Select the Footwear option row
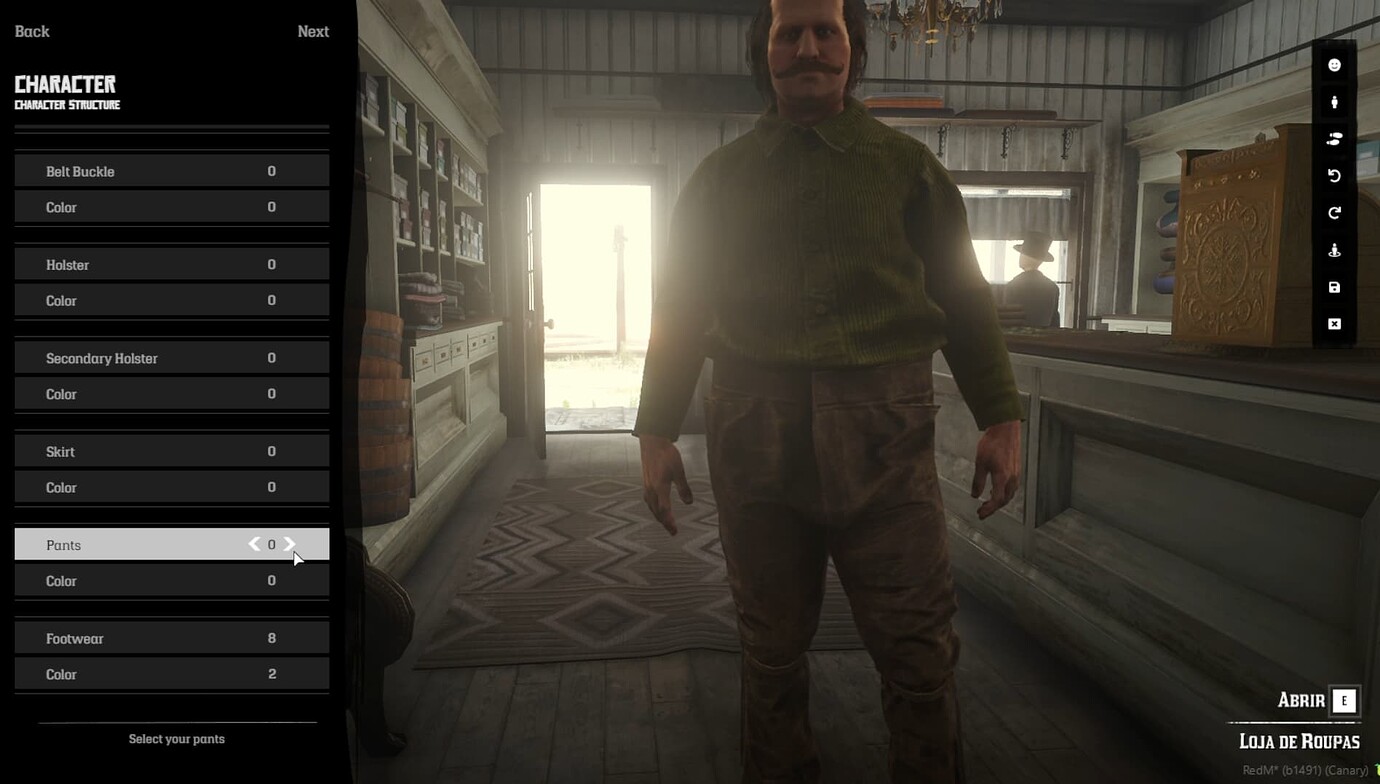 (x=171, y=637)
